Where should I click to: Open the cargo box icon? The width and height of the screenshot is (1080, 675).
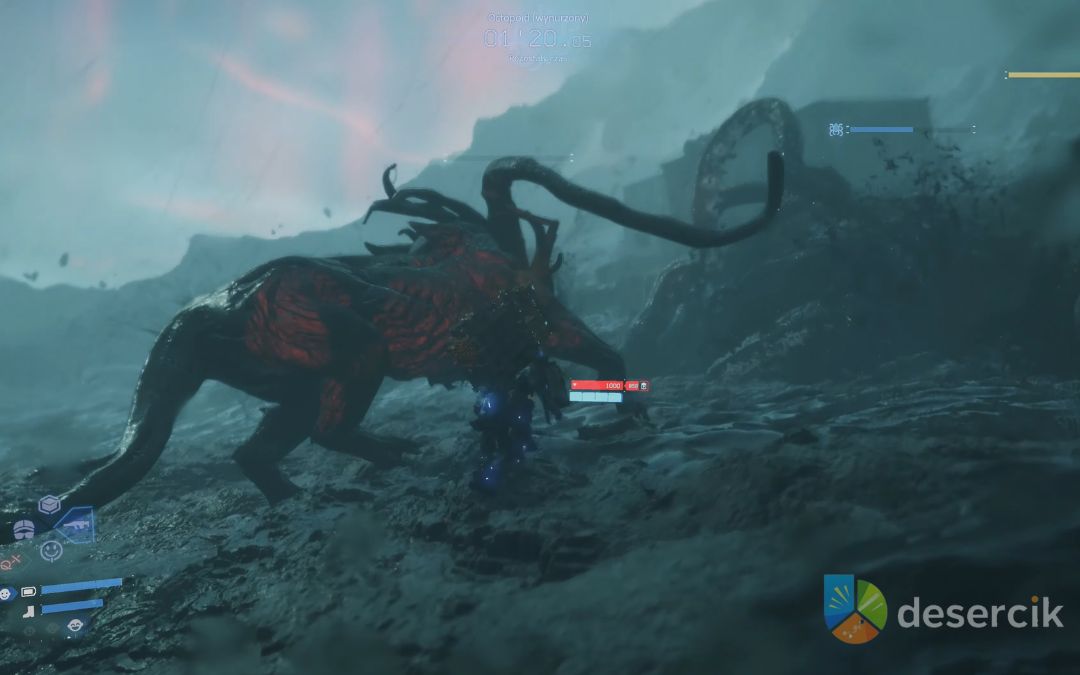point(49,504)
